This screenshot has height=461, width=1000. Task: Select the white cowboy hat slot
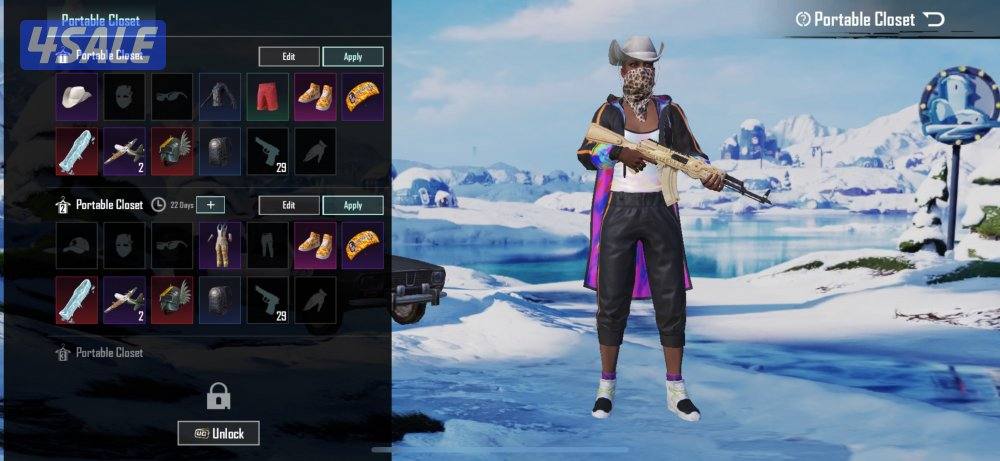[76, 96]
